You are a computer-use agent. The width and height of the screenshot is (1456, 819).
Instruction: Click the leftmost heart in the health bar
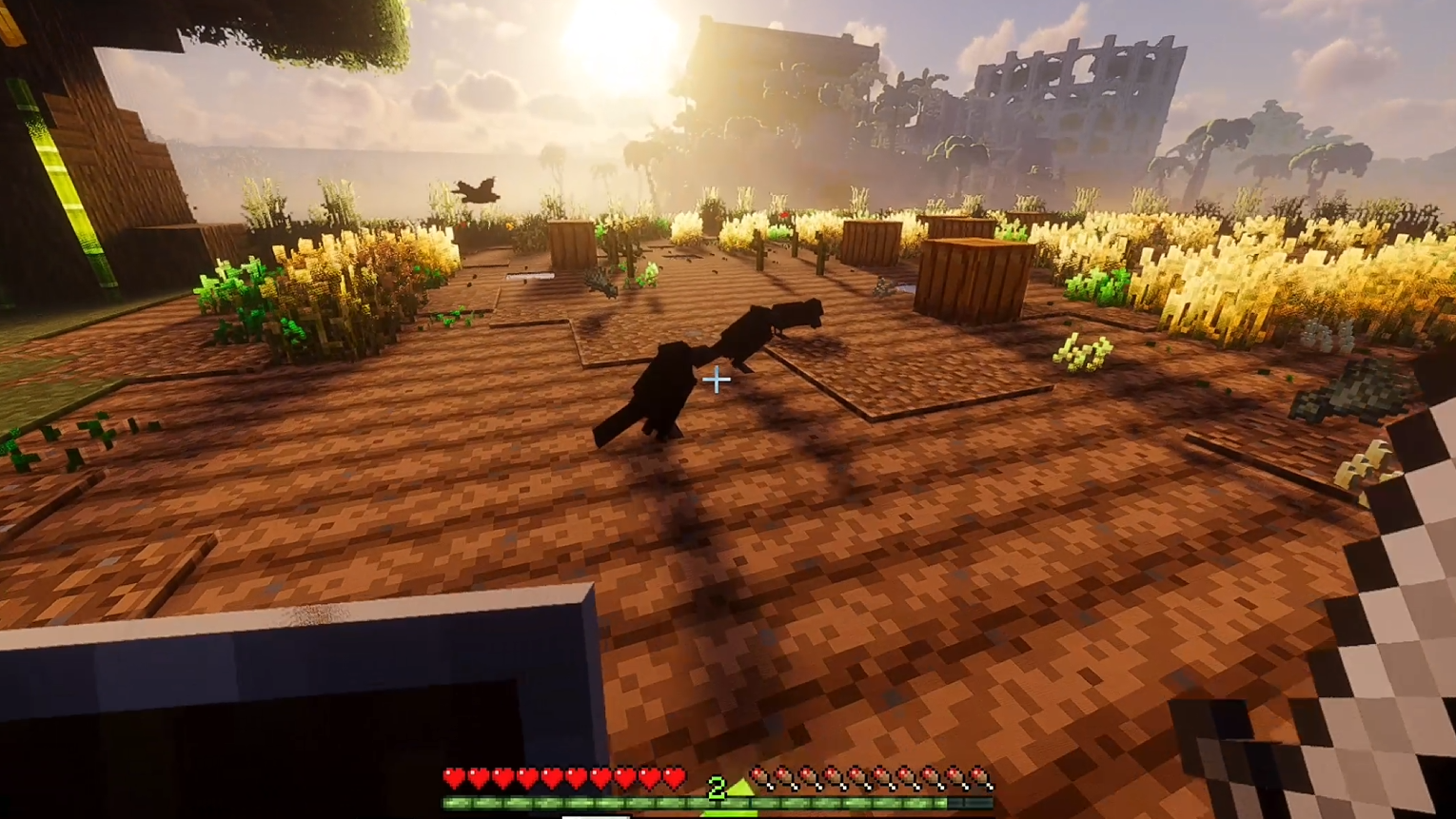[x=454, y=777]
